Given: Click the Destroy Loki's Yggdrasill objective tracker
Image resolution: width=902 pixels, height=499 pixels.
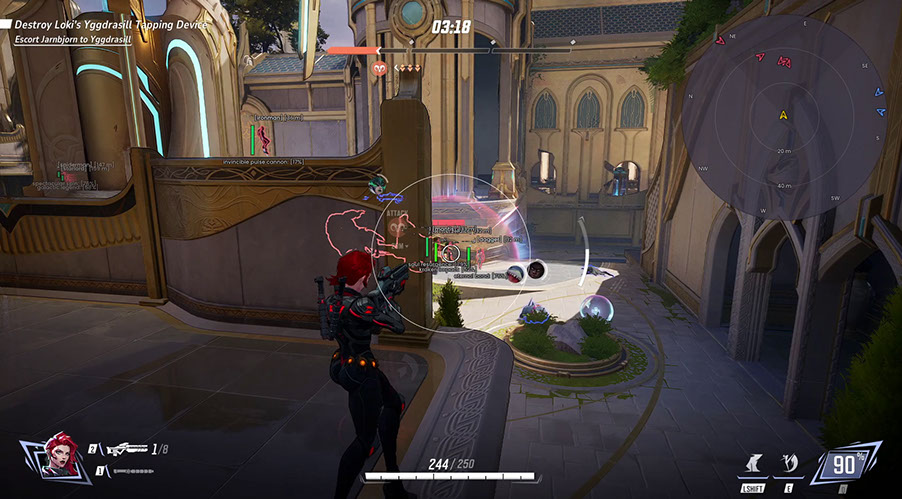Looking at the screenshot, I should click(118, 23).
